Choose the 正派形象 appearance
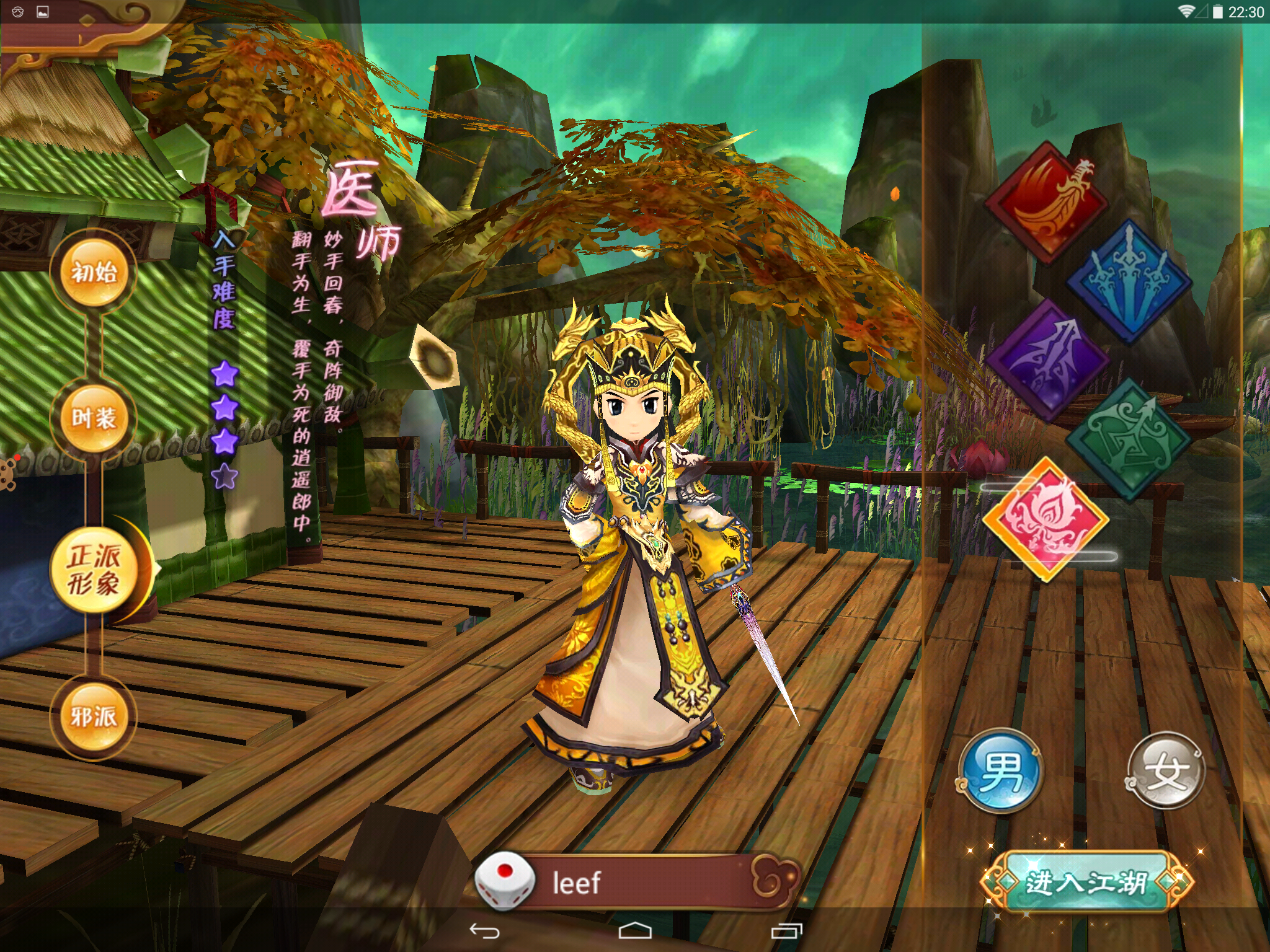The height and width of the screenshot is (952, 1270). (94, 570)
